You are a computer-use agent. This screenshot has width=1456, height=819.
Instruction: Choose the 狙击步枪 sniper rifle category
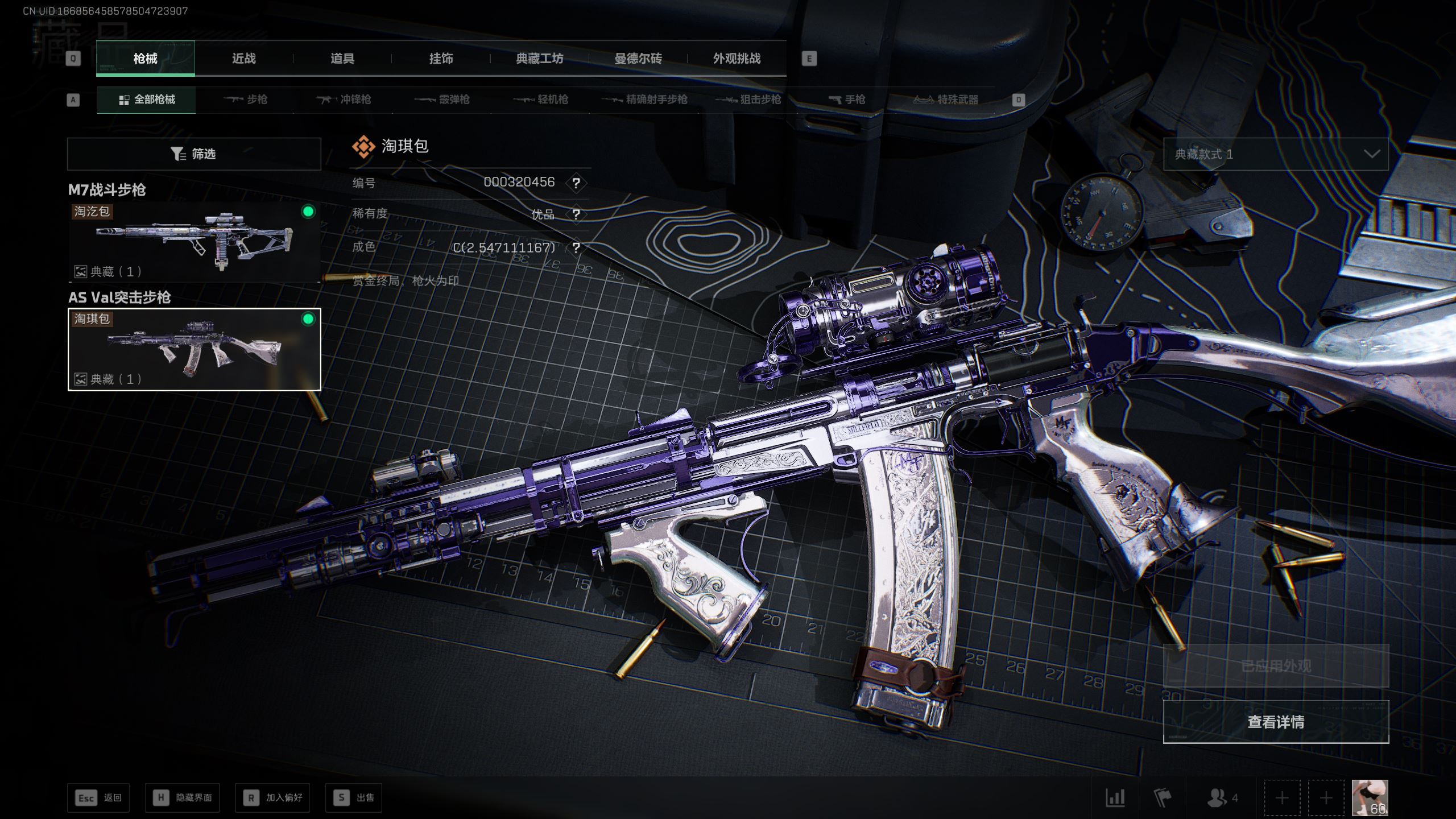point(748,100)
